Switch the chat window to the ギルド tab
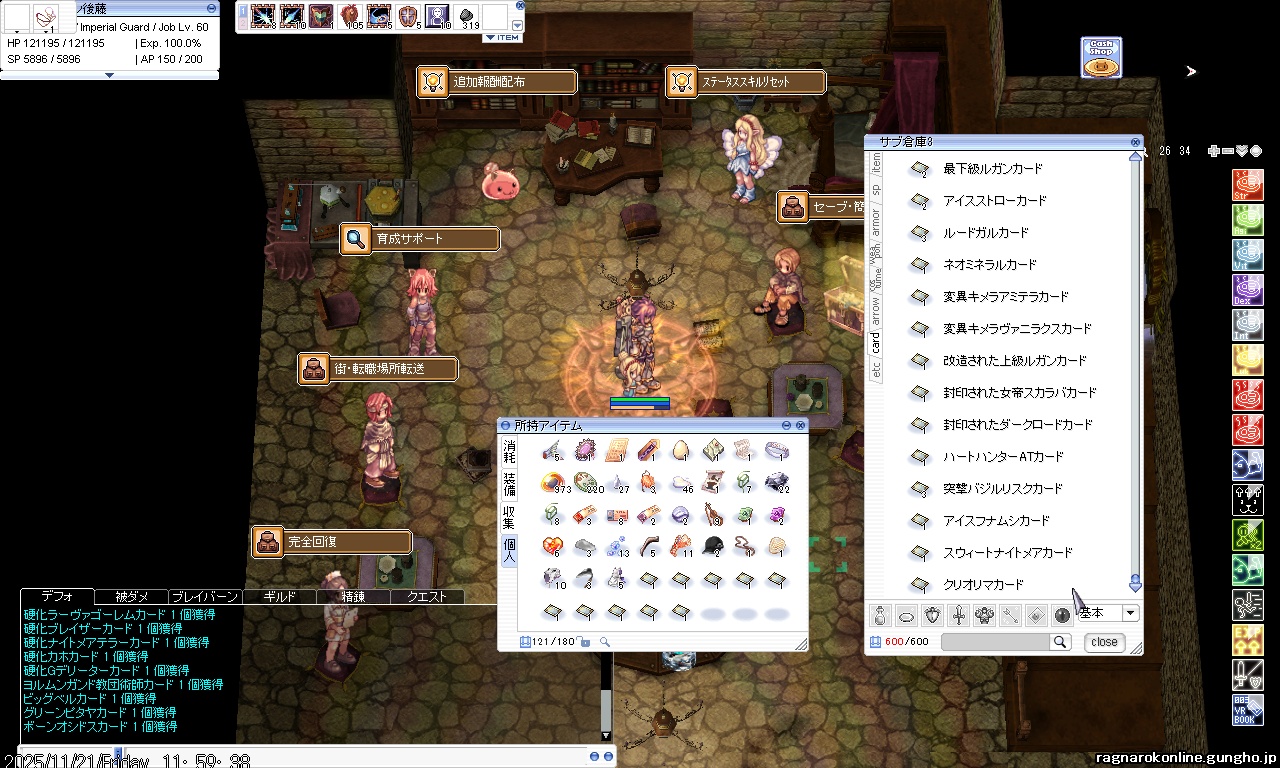This screenshot has width=1280, height=768. pos(279,597)
